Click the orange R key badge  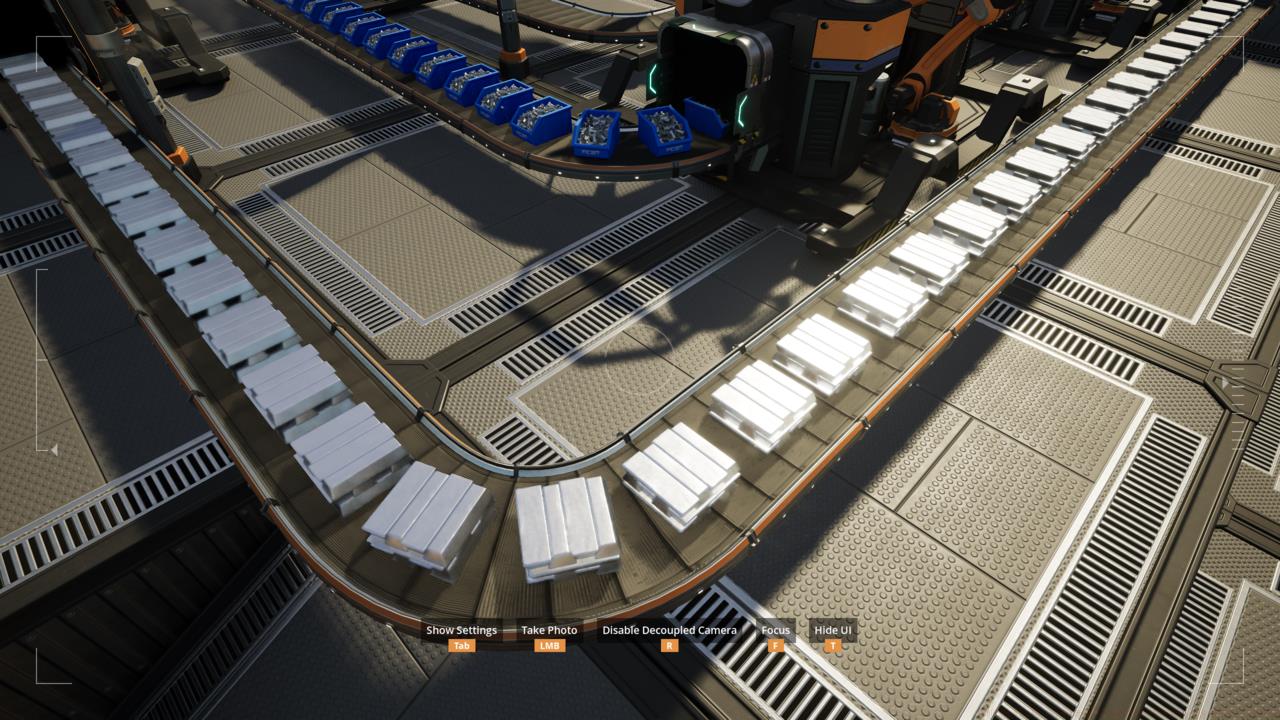[668, 646]
